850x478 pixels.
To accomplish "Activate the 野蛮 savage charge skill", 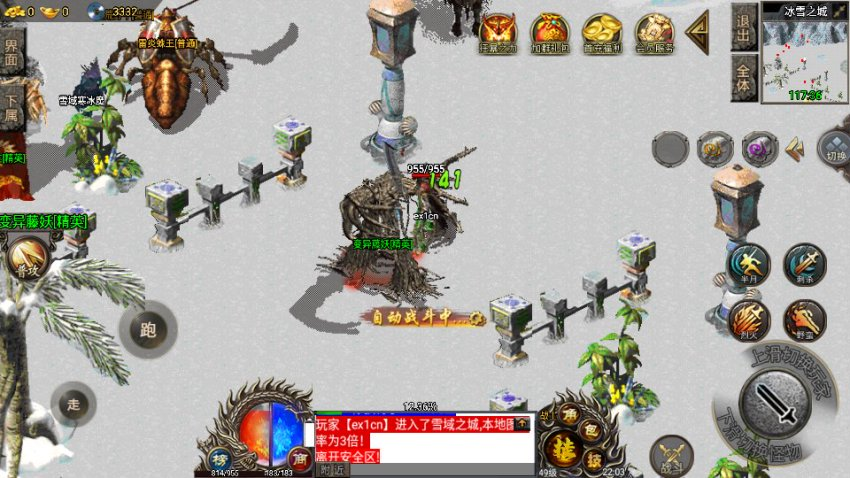I will (x=804, y=320).
